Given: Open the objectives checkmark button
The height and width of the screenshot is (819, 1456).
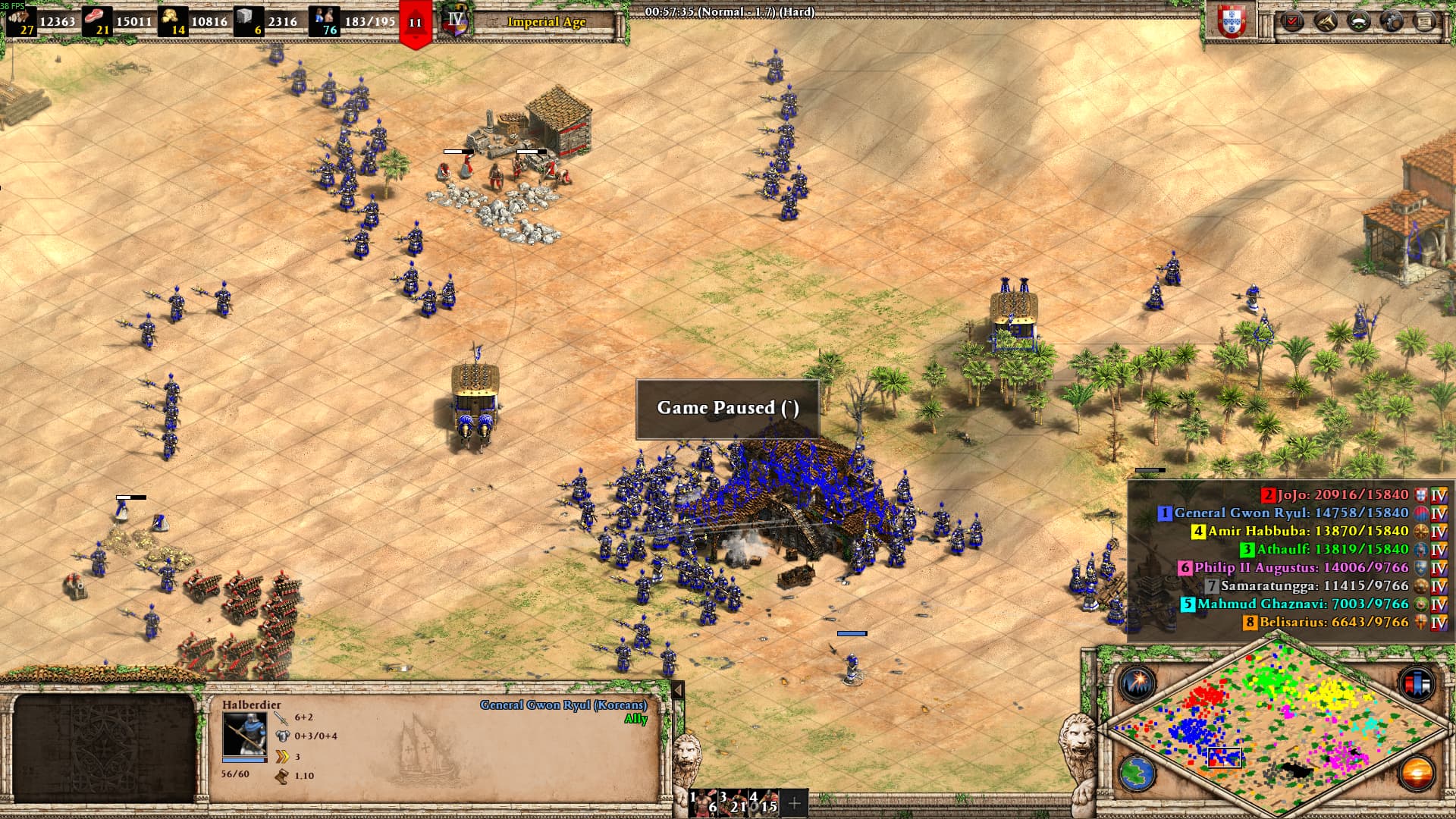Looking at the screenshot, I should [x=1293, y=20].
